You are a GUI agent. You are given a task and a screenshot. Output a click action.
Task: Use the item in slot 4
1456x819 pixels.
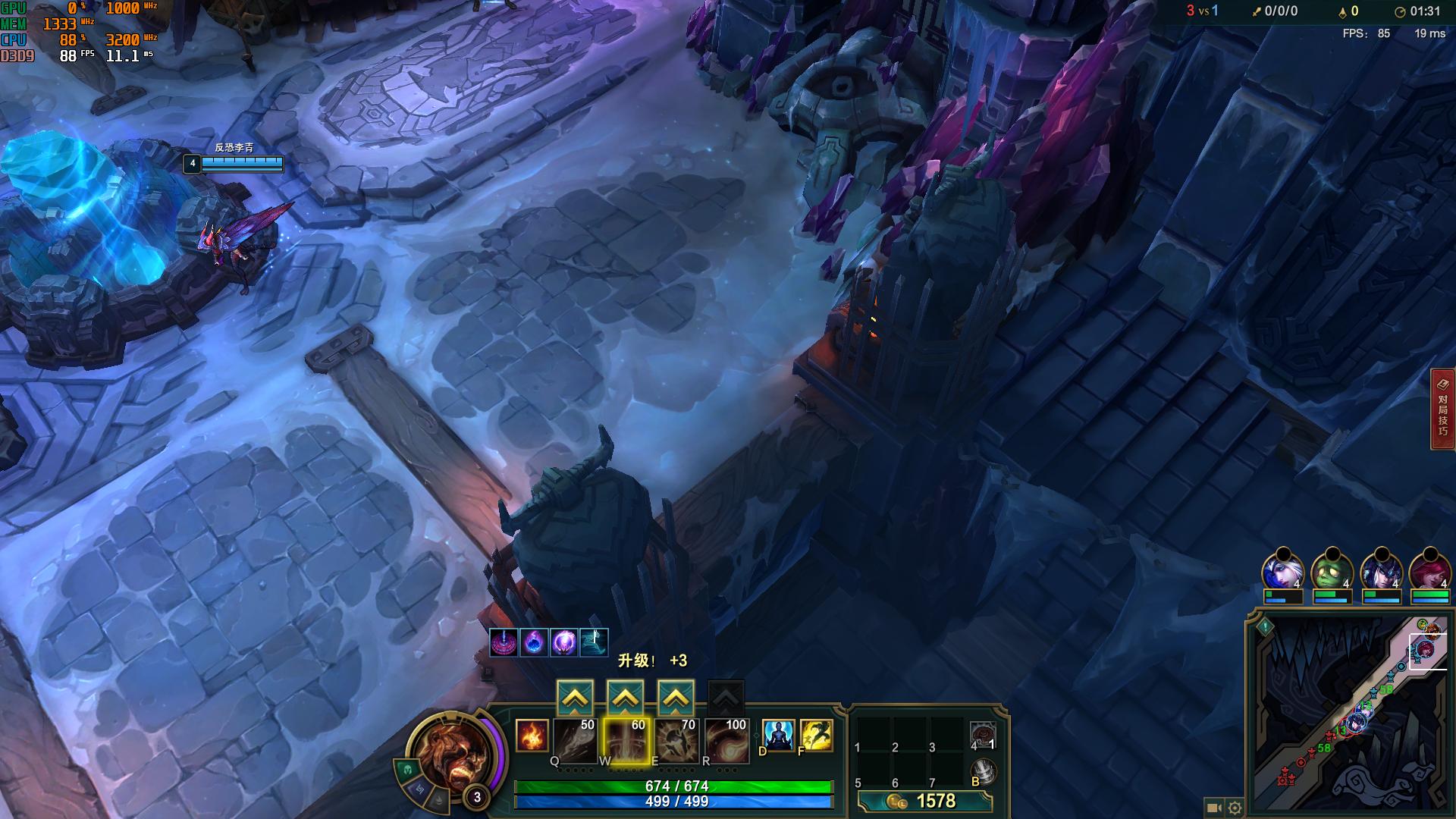983,736
